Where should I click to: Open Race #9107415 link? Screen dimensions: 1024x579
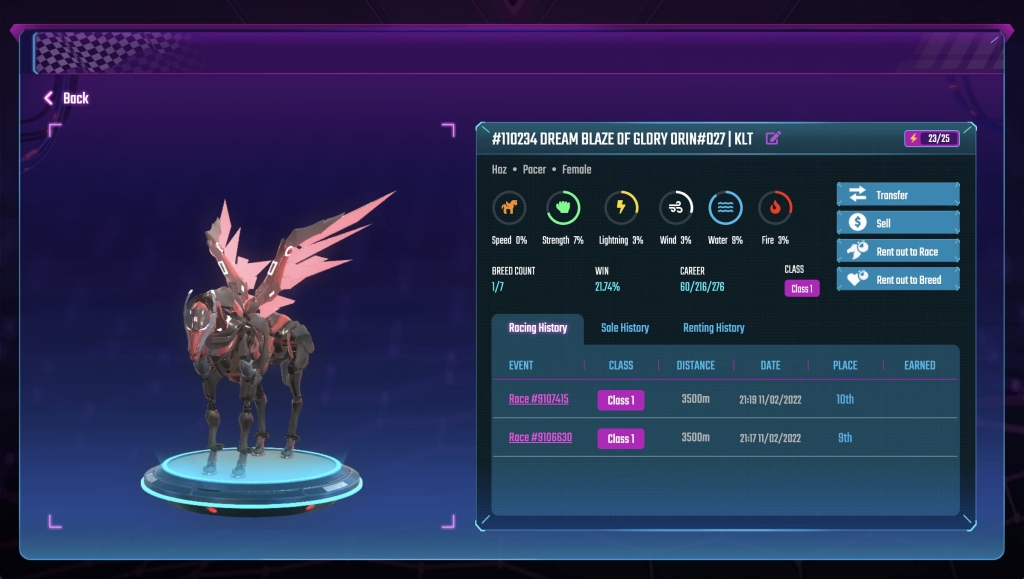(538, 399)
